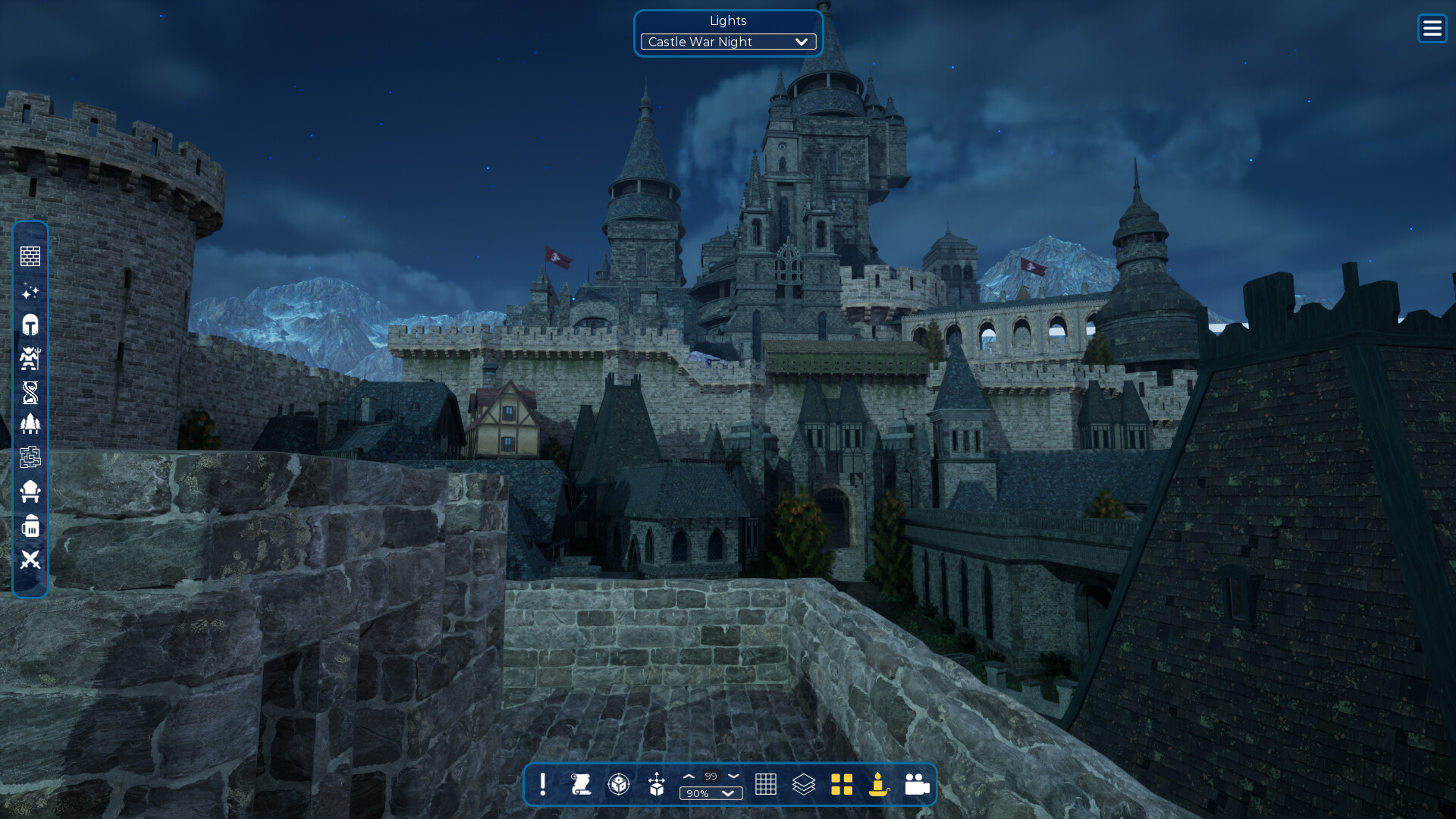Open the scroll icon in toolbar

(581, 784)
